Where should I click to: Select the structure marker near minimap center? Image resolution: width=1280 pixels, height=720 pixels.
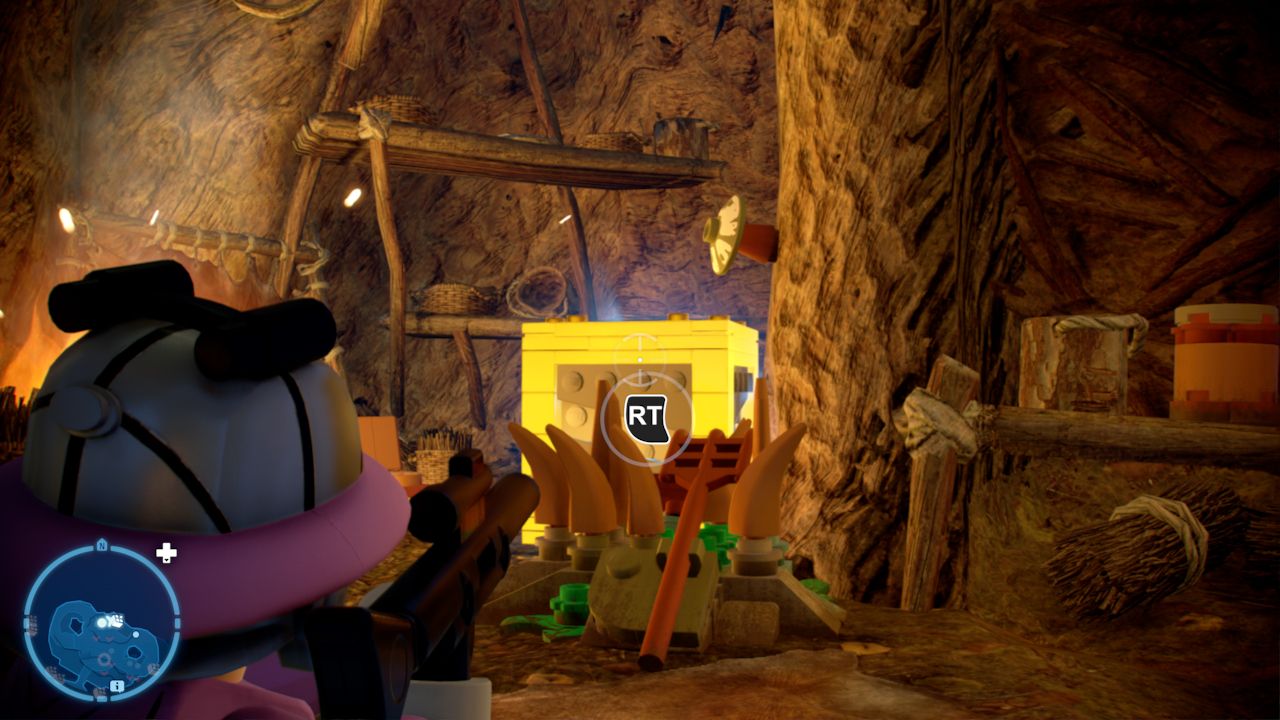click(x=117, y=620)
